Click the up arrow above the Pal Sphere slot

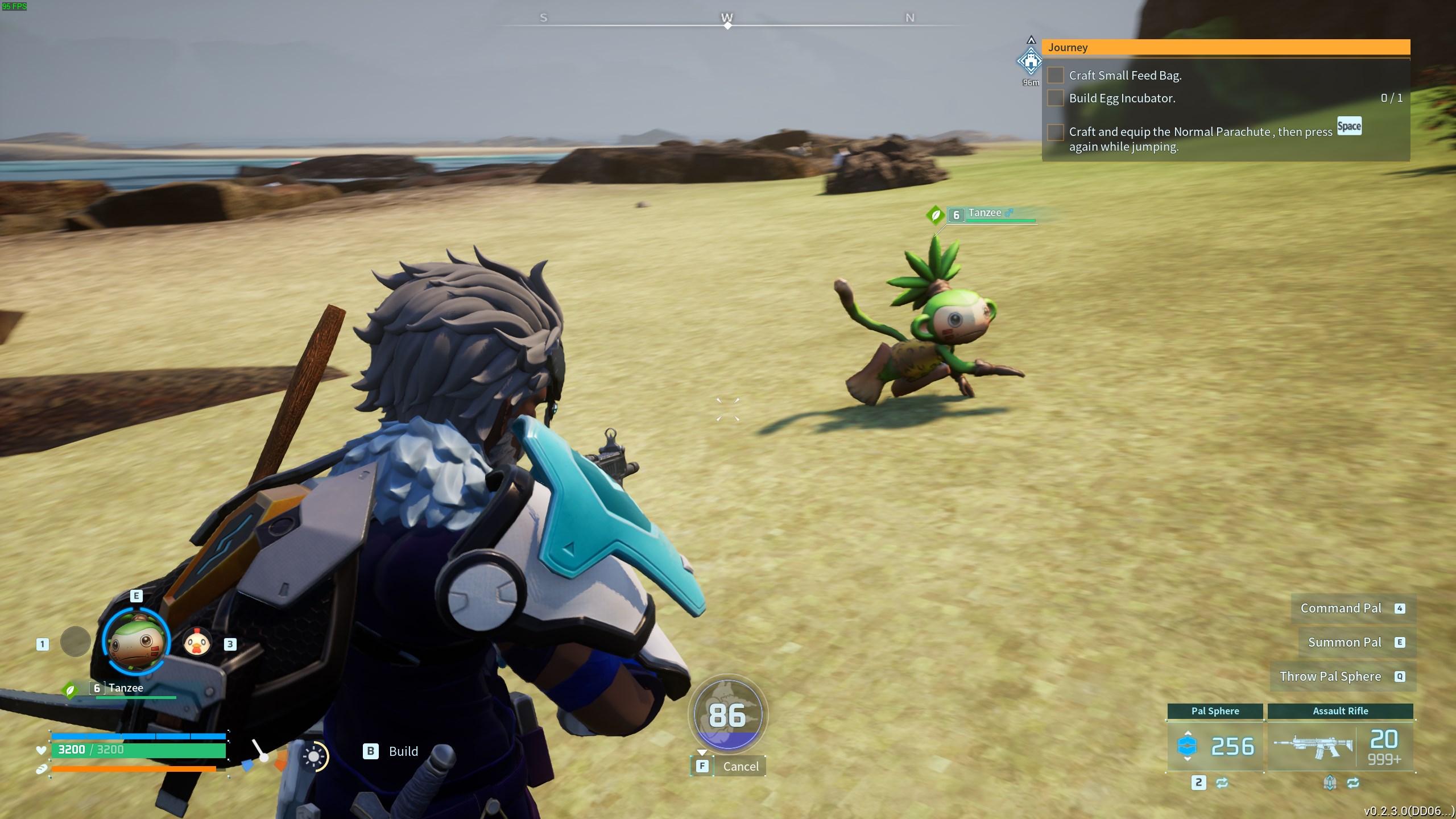[1188, 733]
